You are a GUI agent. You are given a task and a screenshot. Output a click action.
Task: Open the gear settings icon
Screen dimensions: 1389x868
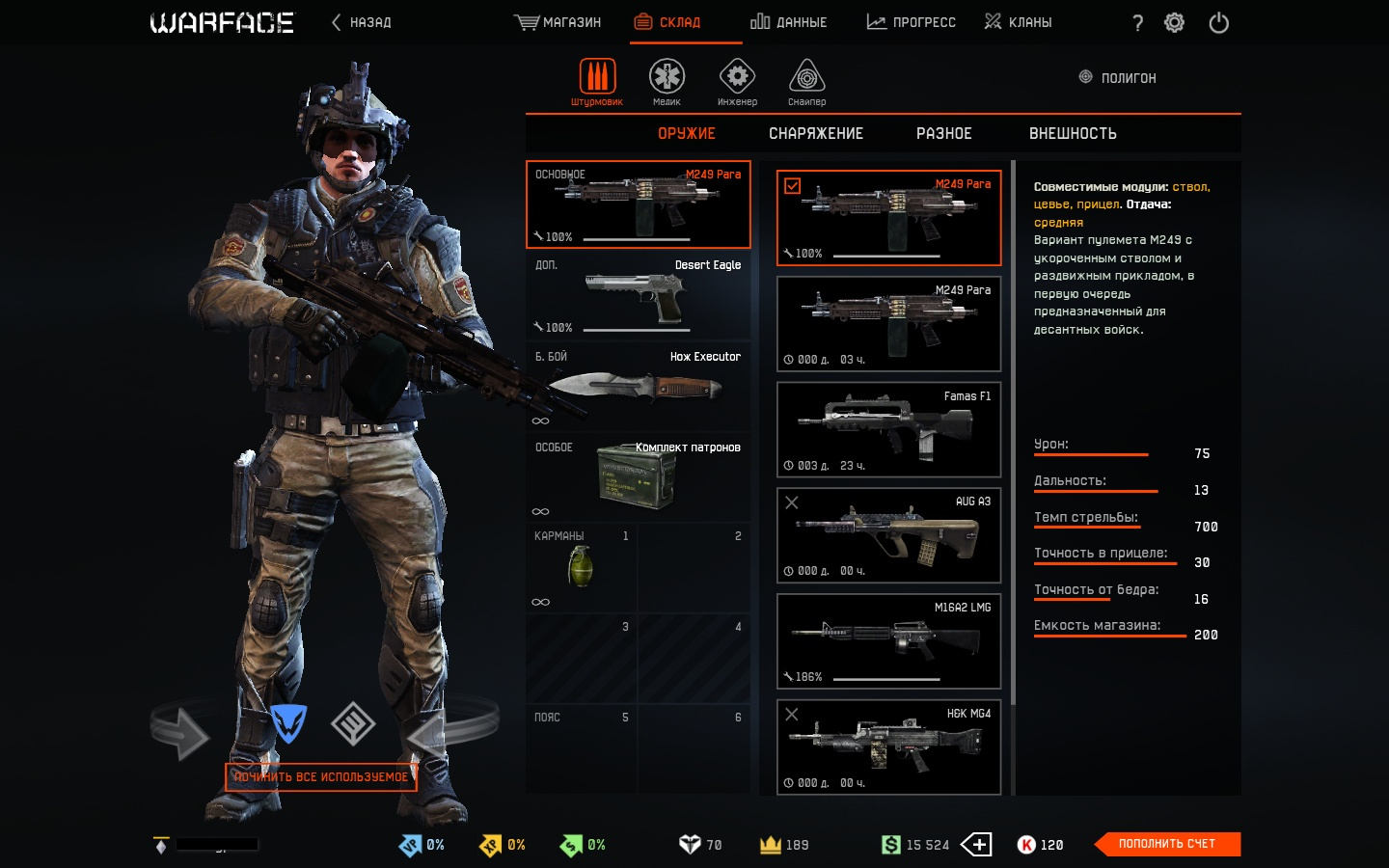[1174, 23]
